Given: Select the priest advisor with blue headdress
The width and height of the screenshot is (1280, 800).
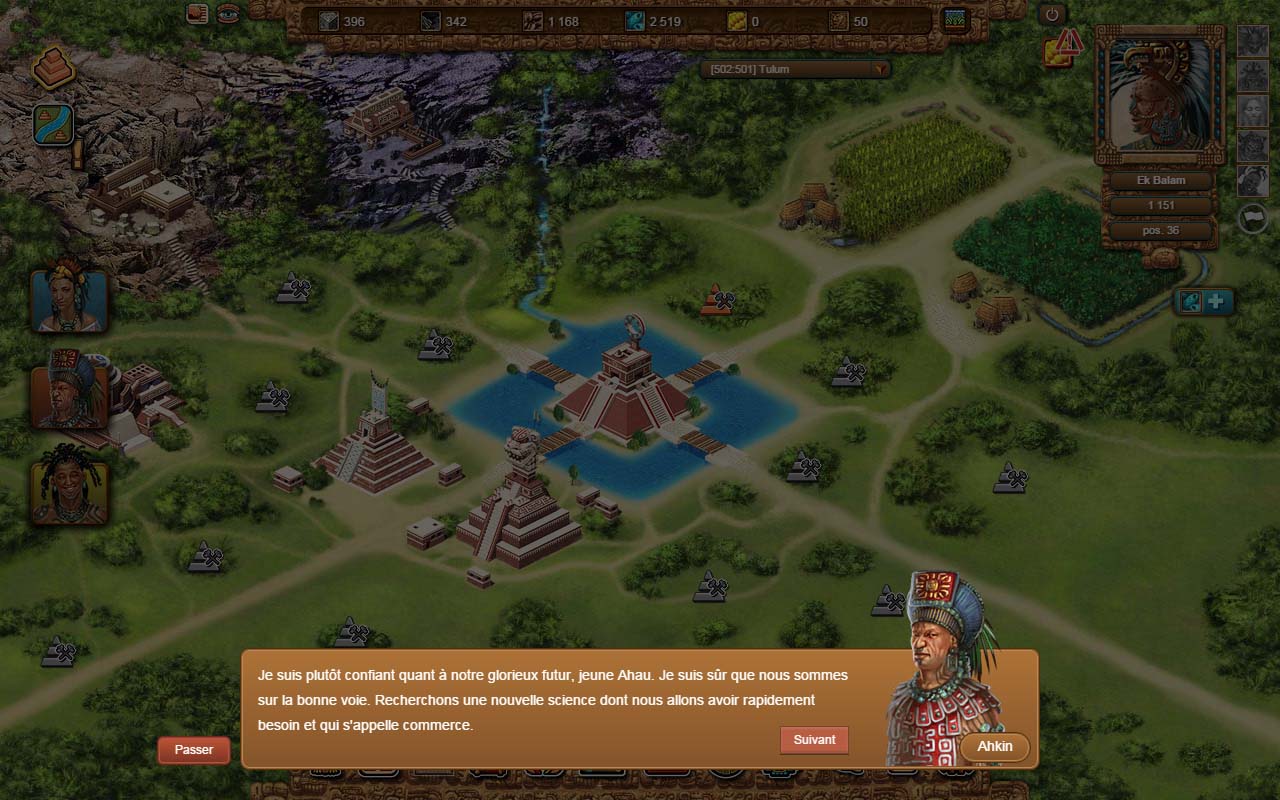Looking at the screenshot, I should tap(69, 389).
